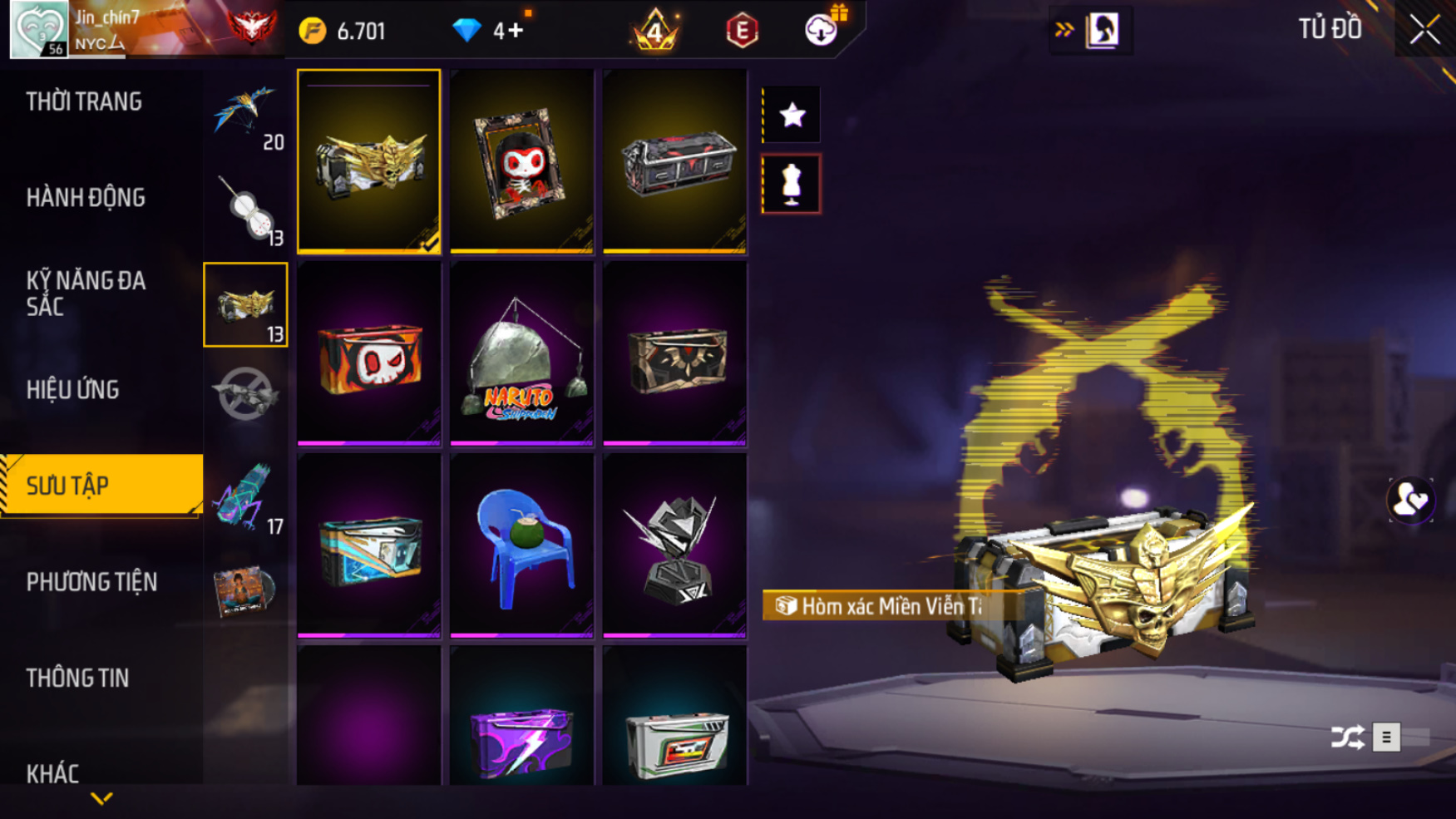This screenshot has width=1456, height=819.
Task: Select the blue plastic chair item
Action: coord(521,545)
